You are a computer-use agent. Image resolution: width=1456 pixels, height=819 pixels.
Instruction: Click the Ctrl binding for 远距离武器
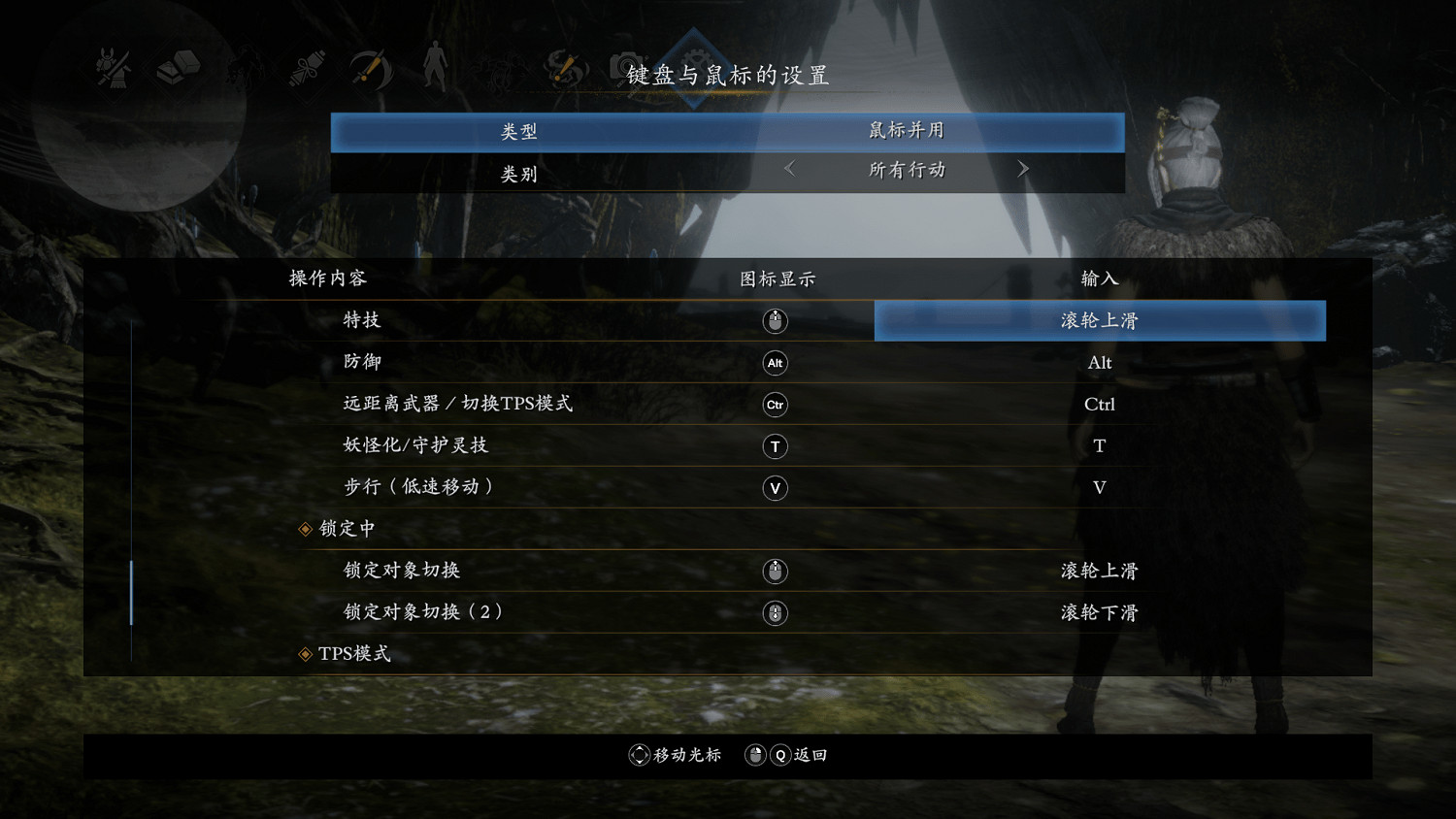[1100, 404]
